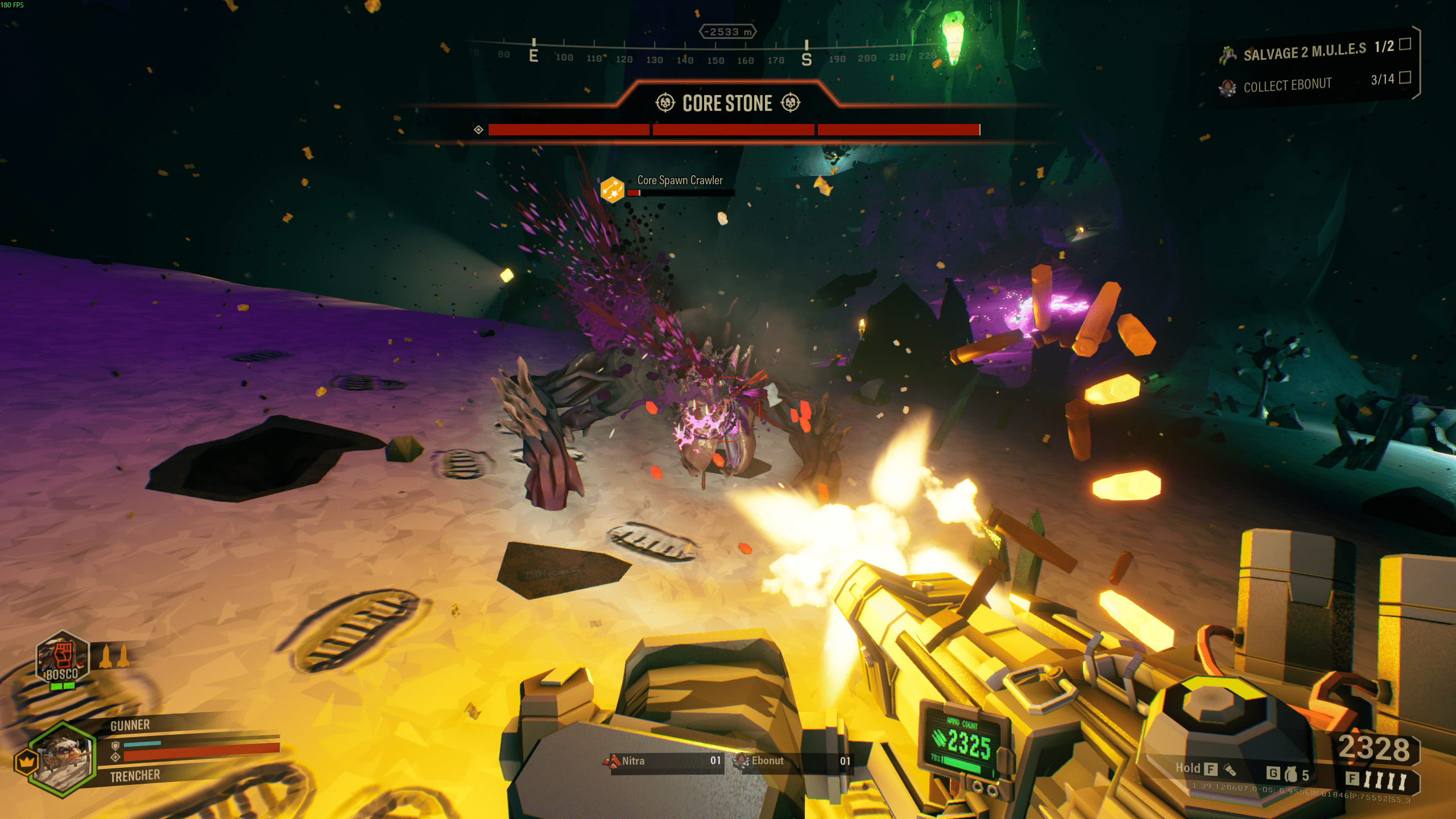Image resolution: width=1456 pixels, height=819 pixels.
Task: Select the Salvage 2 M.U.L.E.S objective
Action: pyautogui.click(x=1304, y=52)
